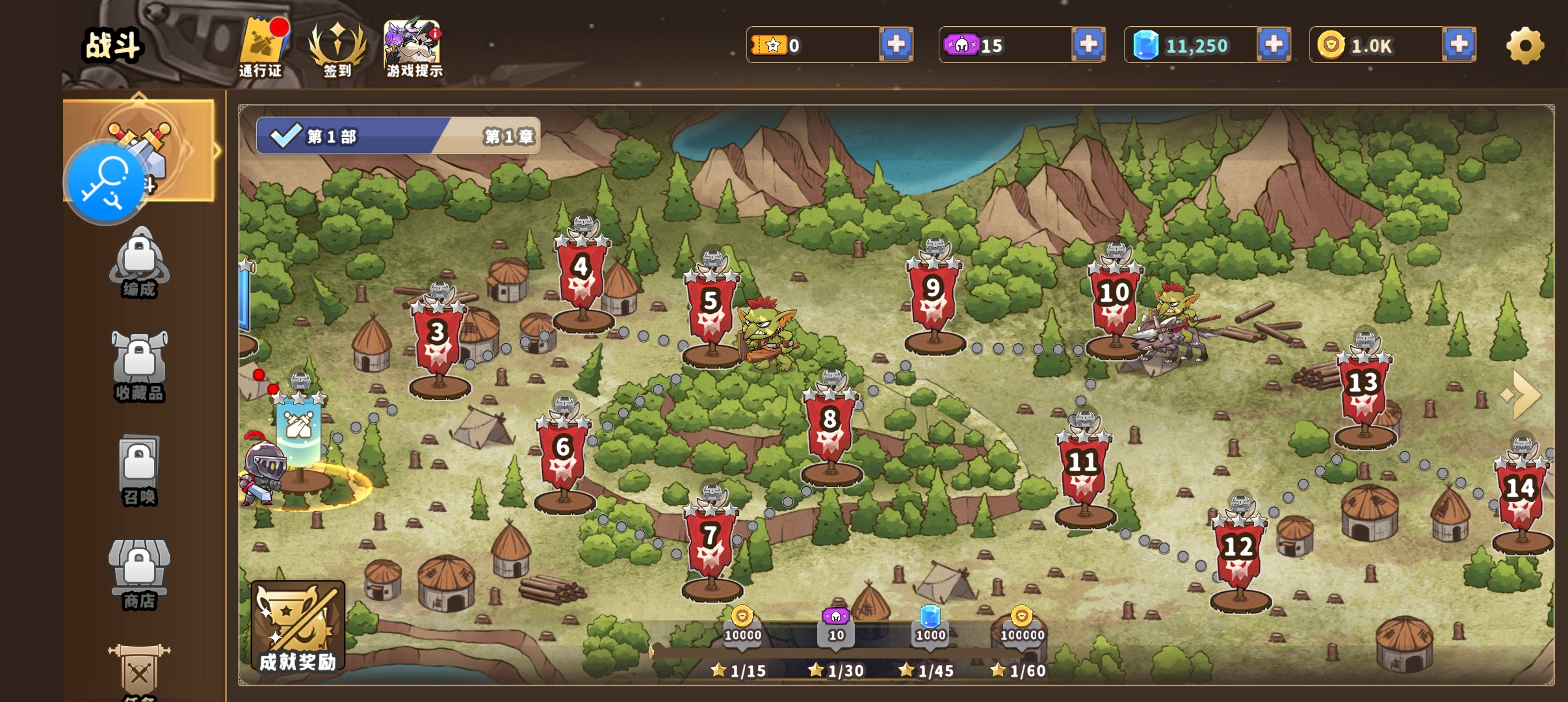Open settings with the gear icon

pyautogui.click(x=1524, y=45)
